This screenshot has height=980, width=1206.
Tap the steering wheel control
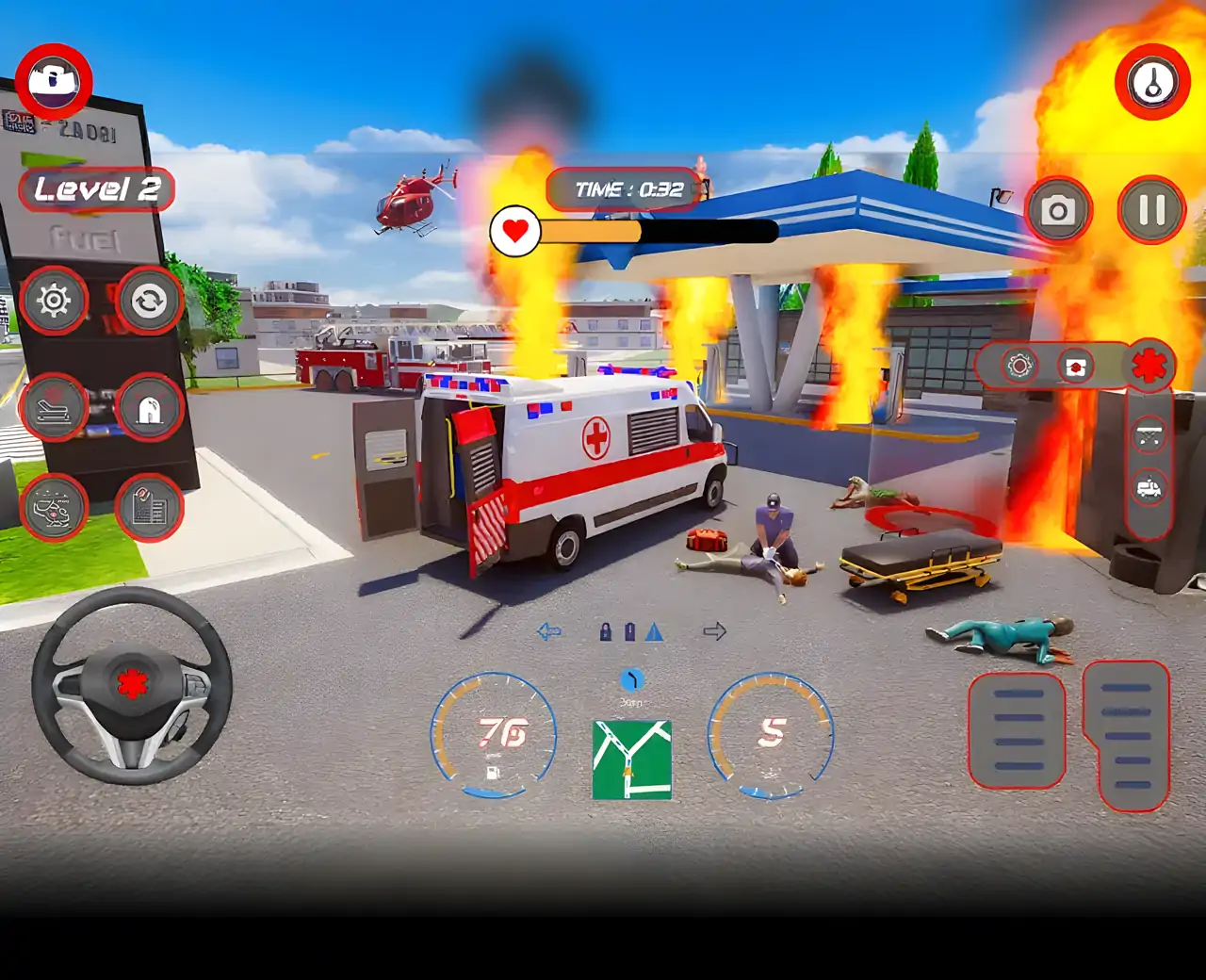[132, 685]
